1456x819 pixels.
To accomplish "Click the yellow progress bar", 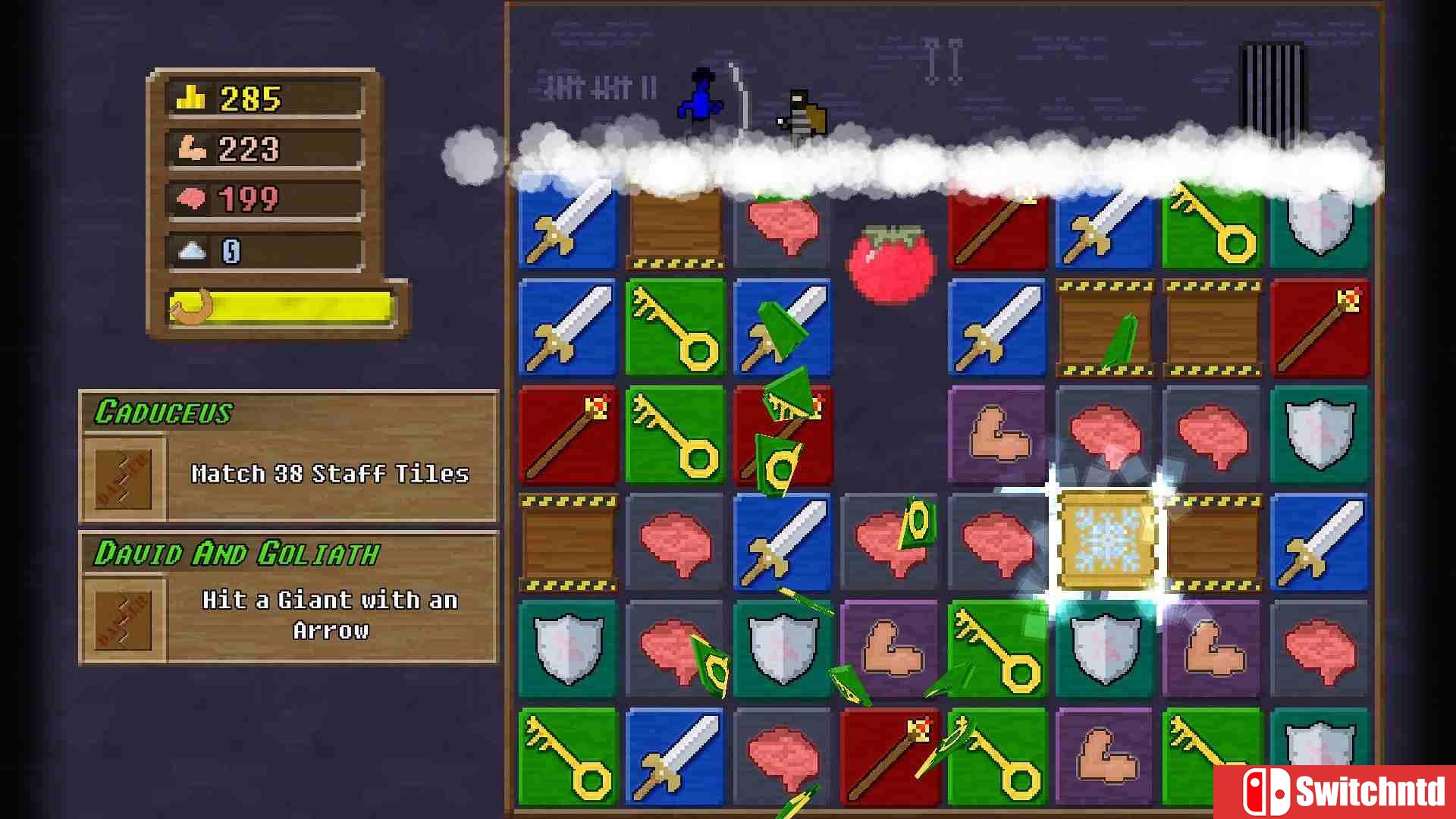I will pyautogui.click(x=281, y=307).
